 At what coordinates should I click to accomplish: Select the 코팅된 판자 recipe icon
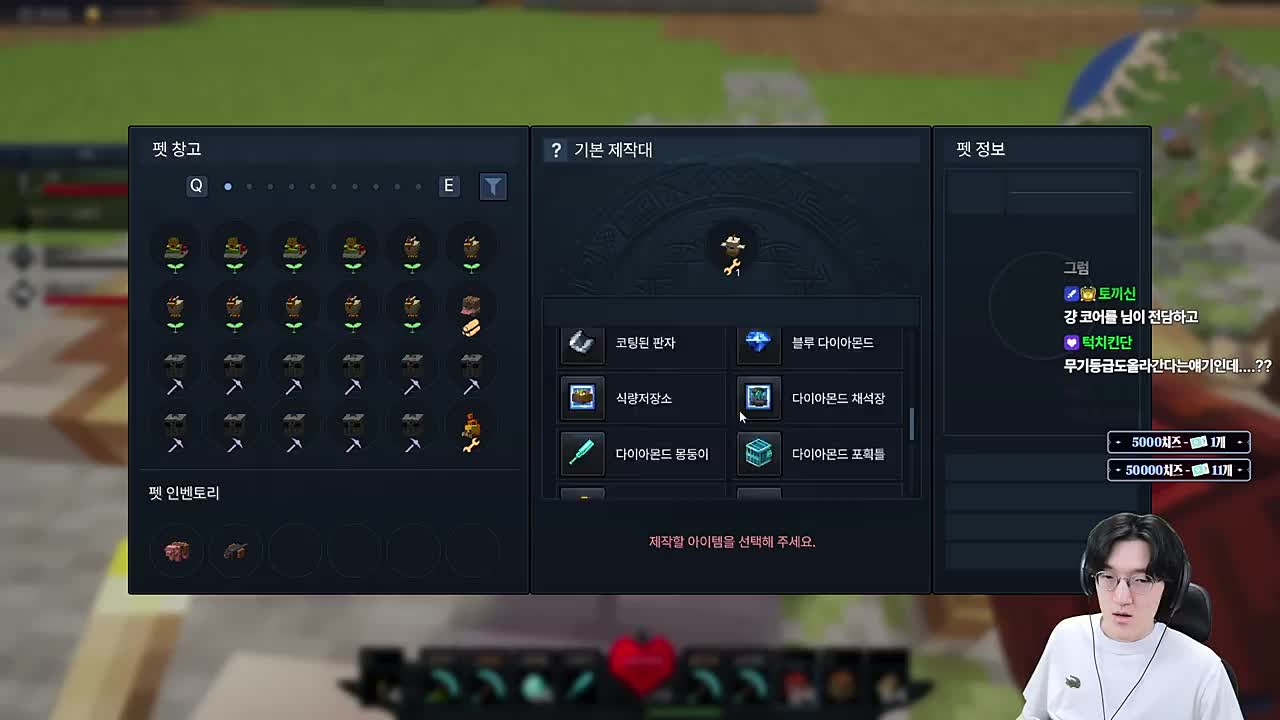point(581,343)
